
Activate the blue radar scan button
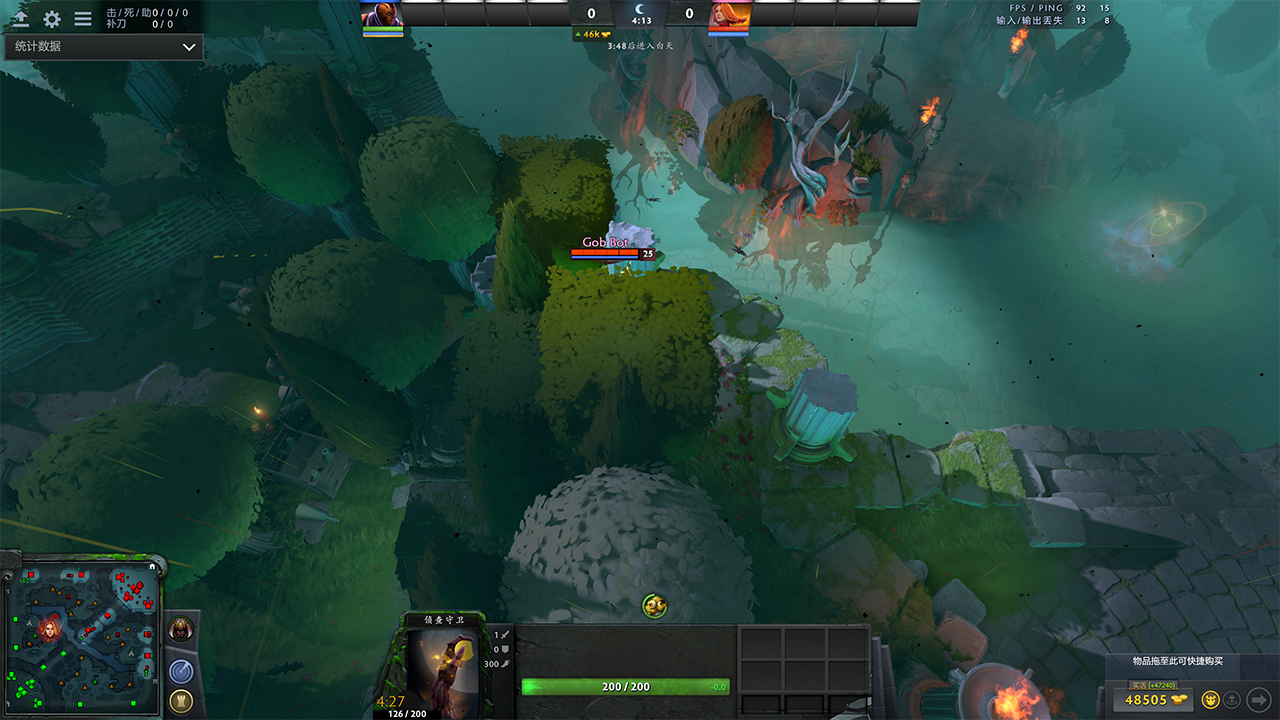click(x=181, y=670)
